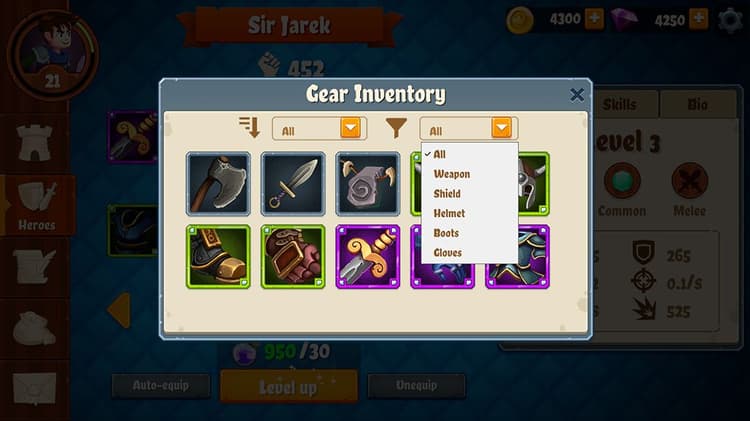The image size is (750, 421).
Task: Choose the purple-bordered golden dagger
Action: (368, 257)
